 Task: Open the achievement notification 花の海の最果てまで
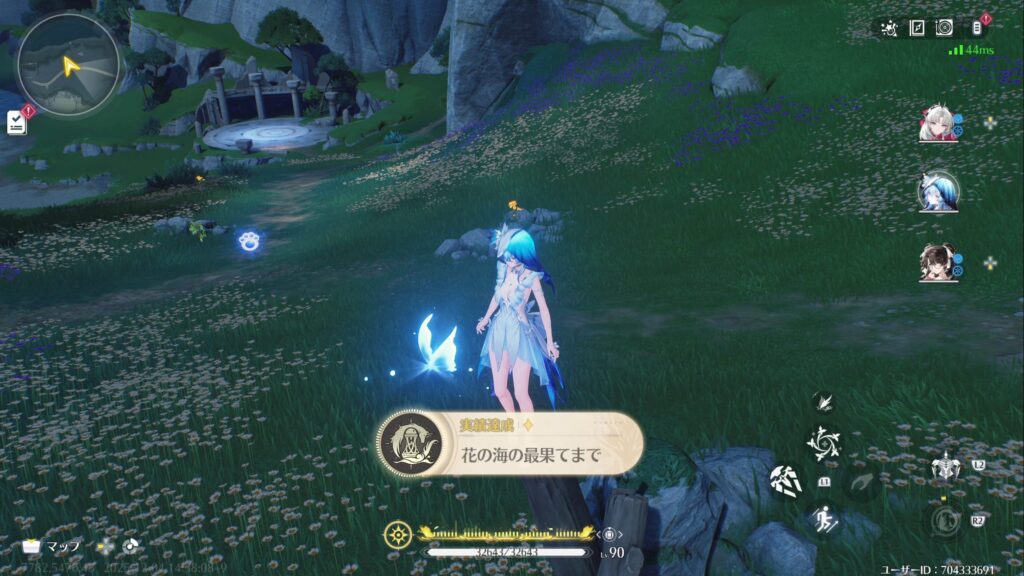click(510, 443)
